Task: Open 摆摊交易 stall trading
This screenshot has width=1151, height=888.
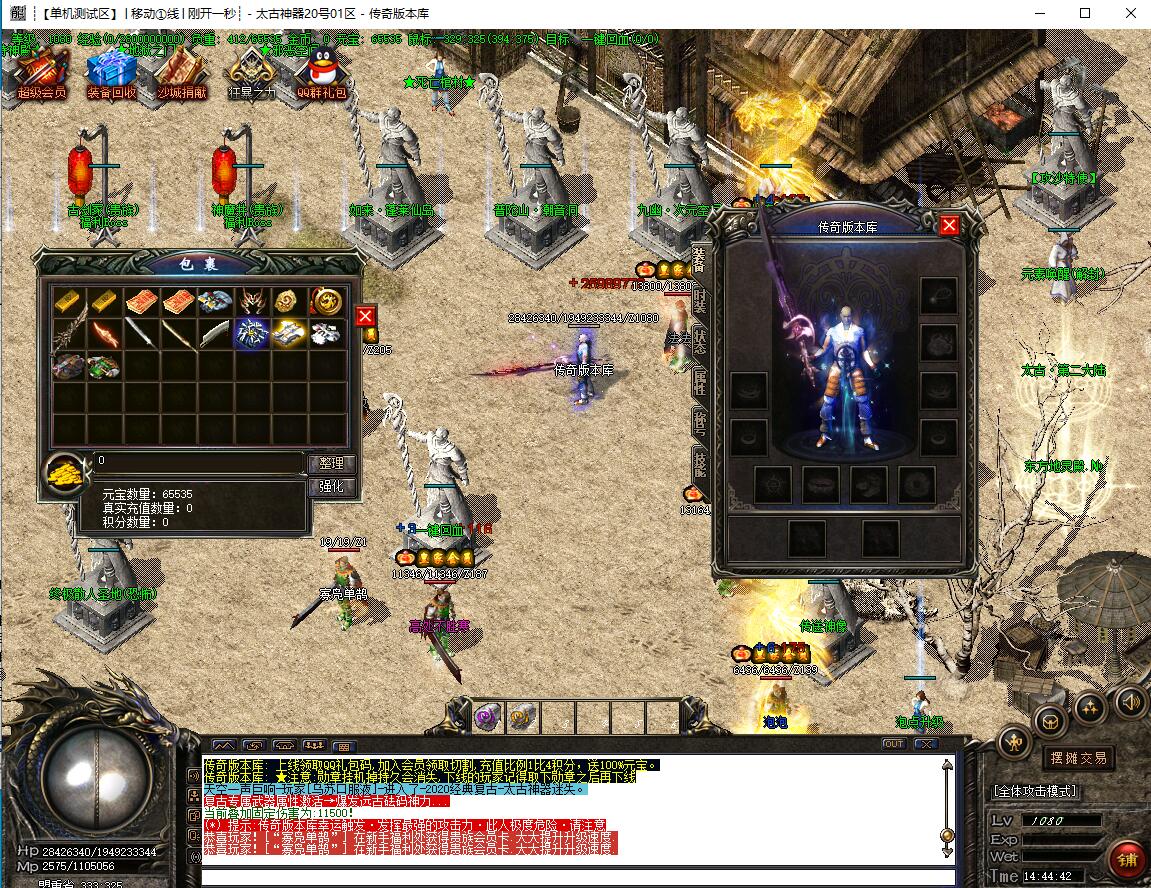Action: coord(1077,758)
